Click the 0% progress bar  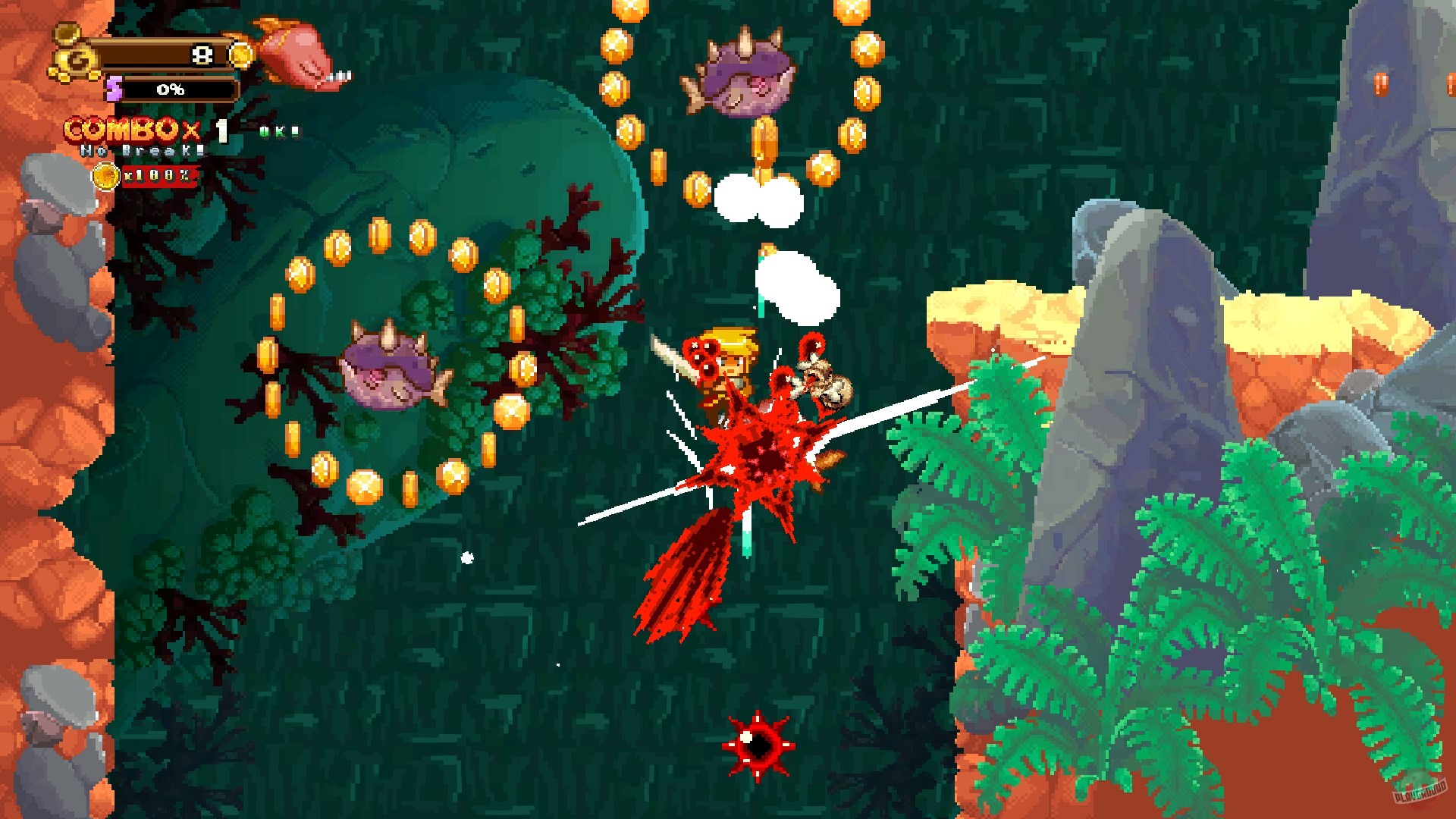[x=171, y=89]
